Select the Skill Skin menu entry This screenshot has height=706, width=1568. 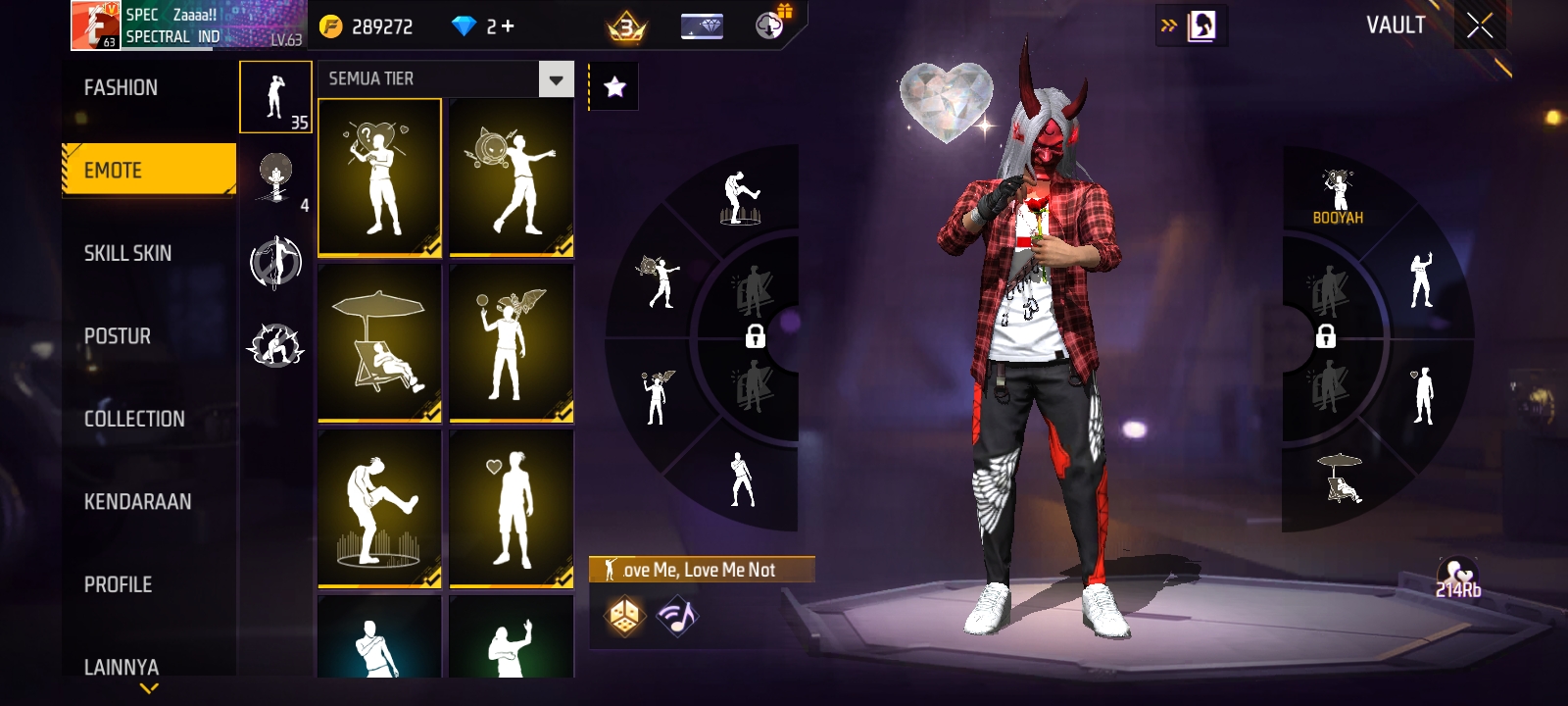click(127, 253)
